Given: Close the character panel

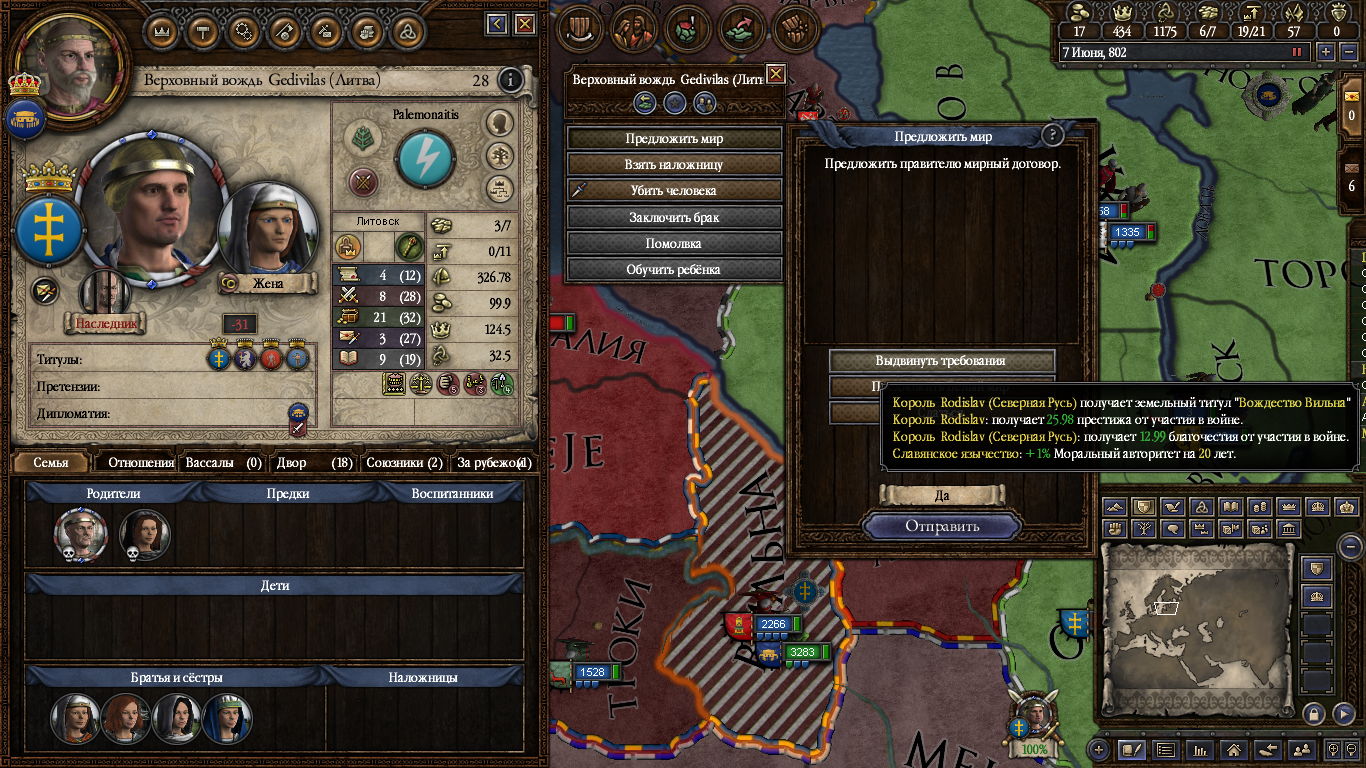Looking at the screenshot, I should tap(521, 23).
